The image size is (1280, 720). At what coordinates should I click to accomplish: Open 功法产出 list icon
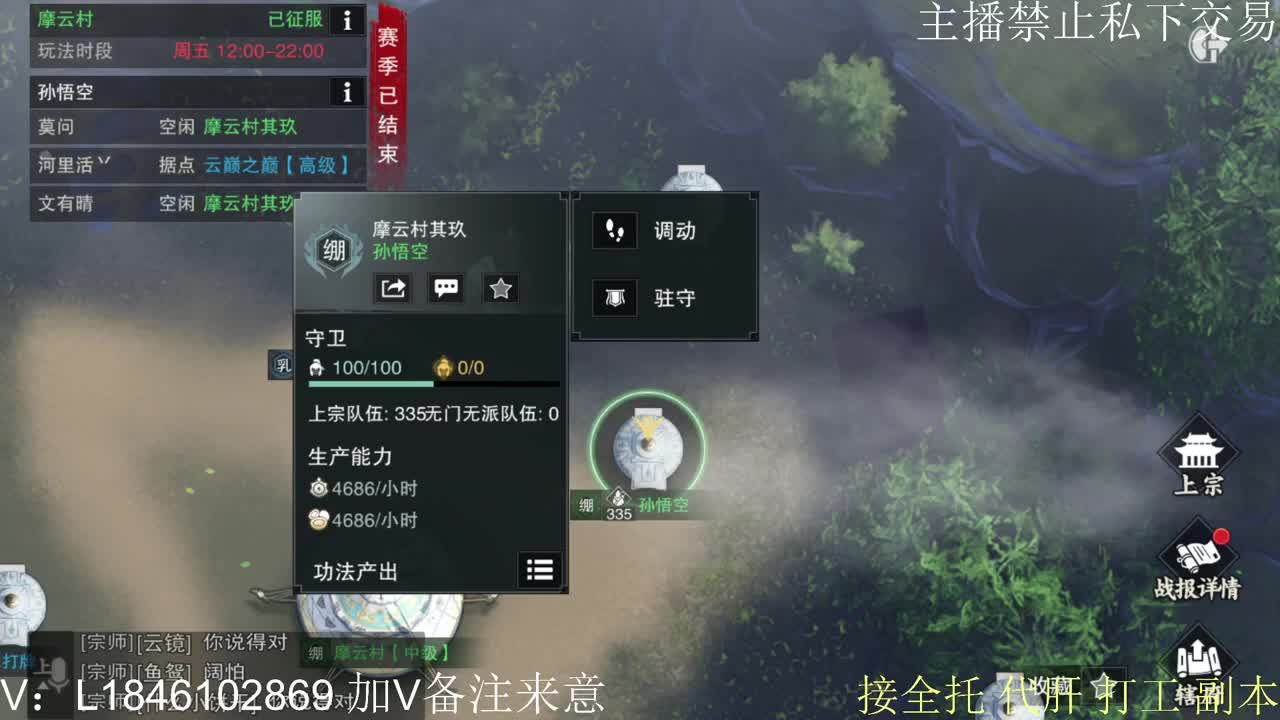[540, 570]
